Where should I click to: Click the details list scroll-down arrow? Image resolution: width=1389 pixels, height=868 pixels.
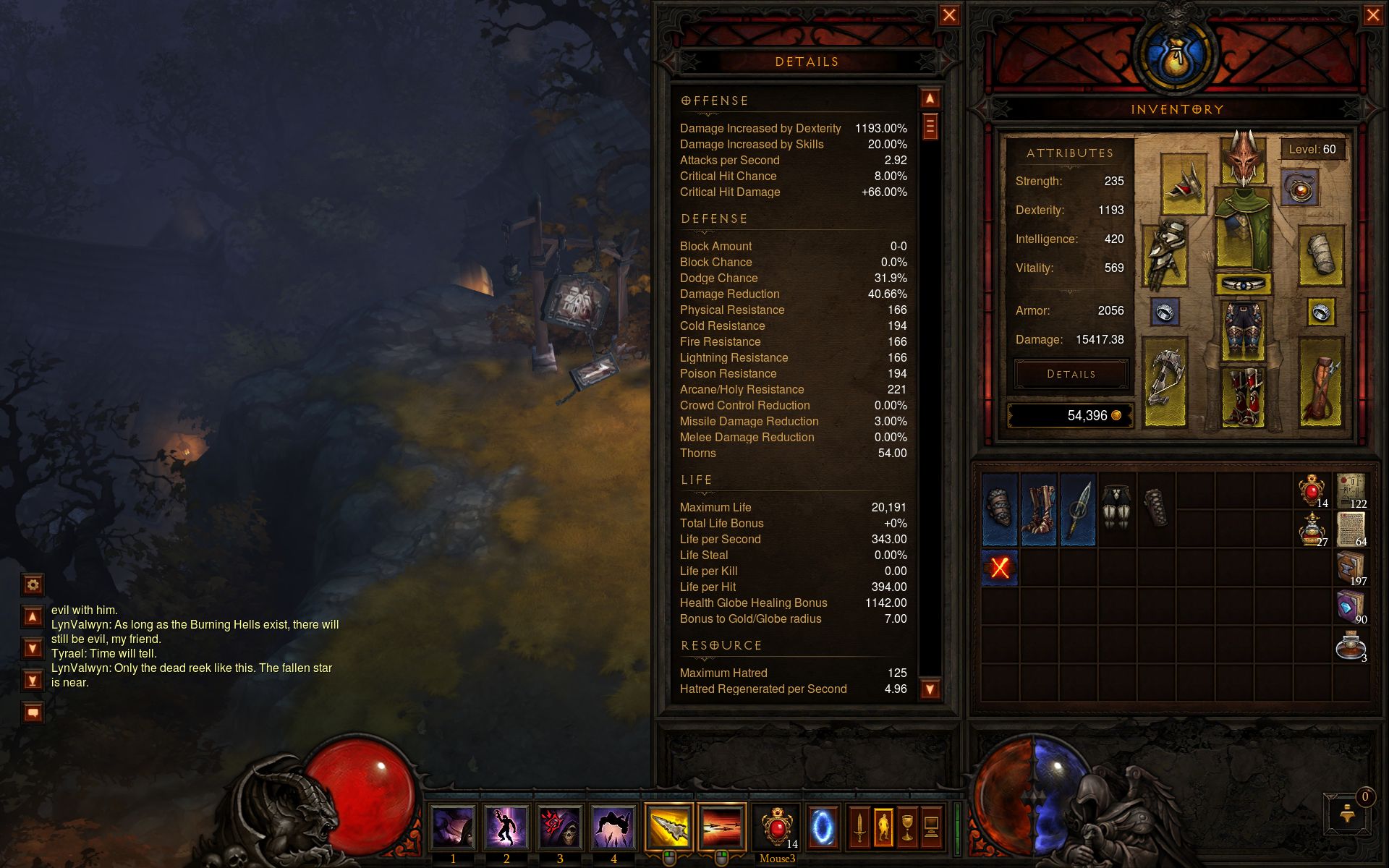[930, 689]
